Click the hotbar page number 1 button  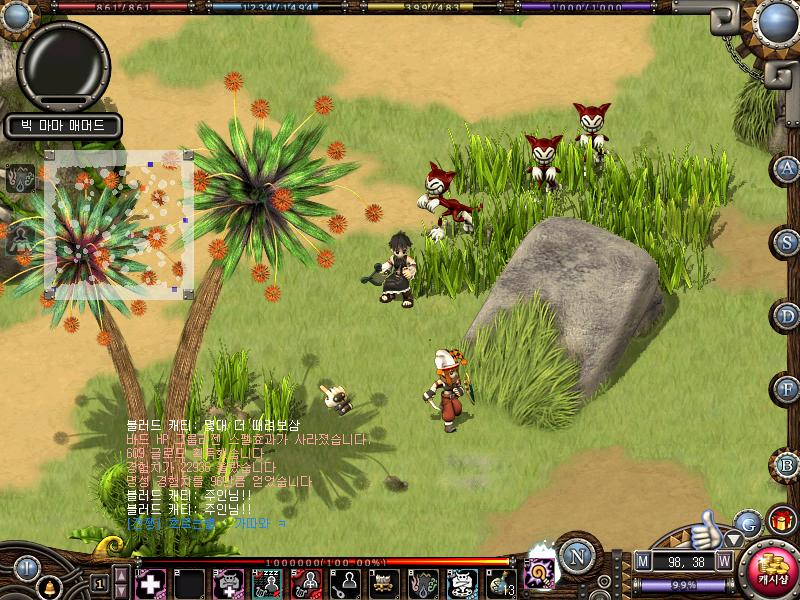[x=98, y=584]
